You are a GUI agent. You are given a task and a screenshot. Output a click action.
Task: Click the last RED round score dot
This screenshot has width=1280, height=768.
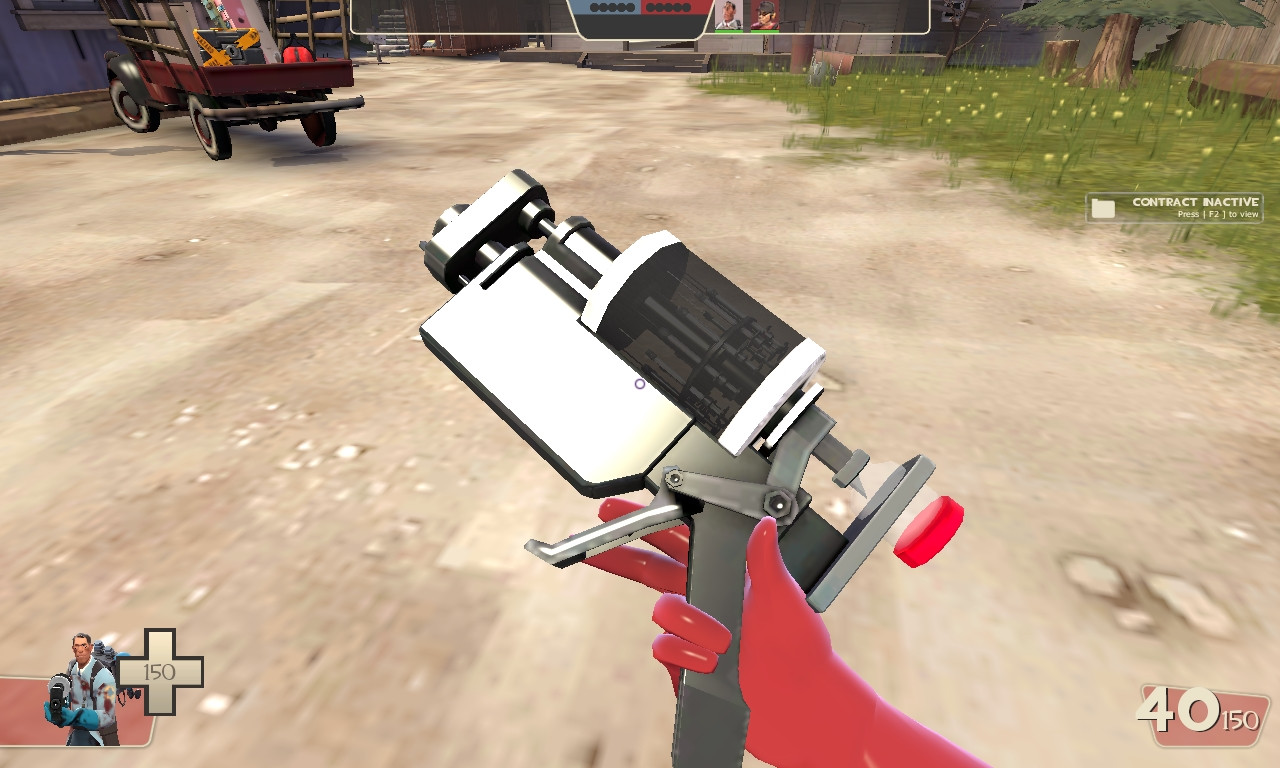pyautogui.click(x=687, y=8)
